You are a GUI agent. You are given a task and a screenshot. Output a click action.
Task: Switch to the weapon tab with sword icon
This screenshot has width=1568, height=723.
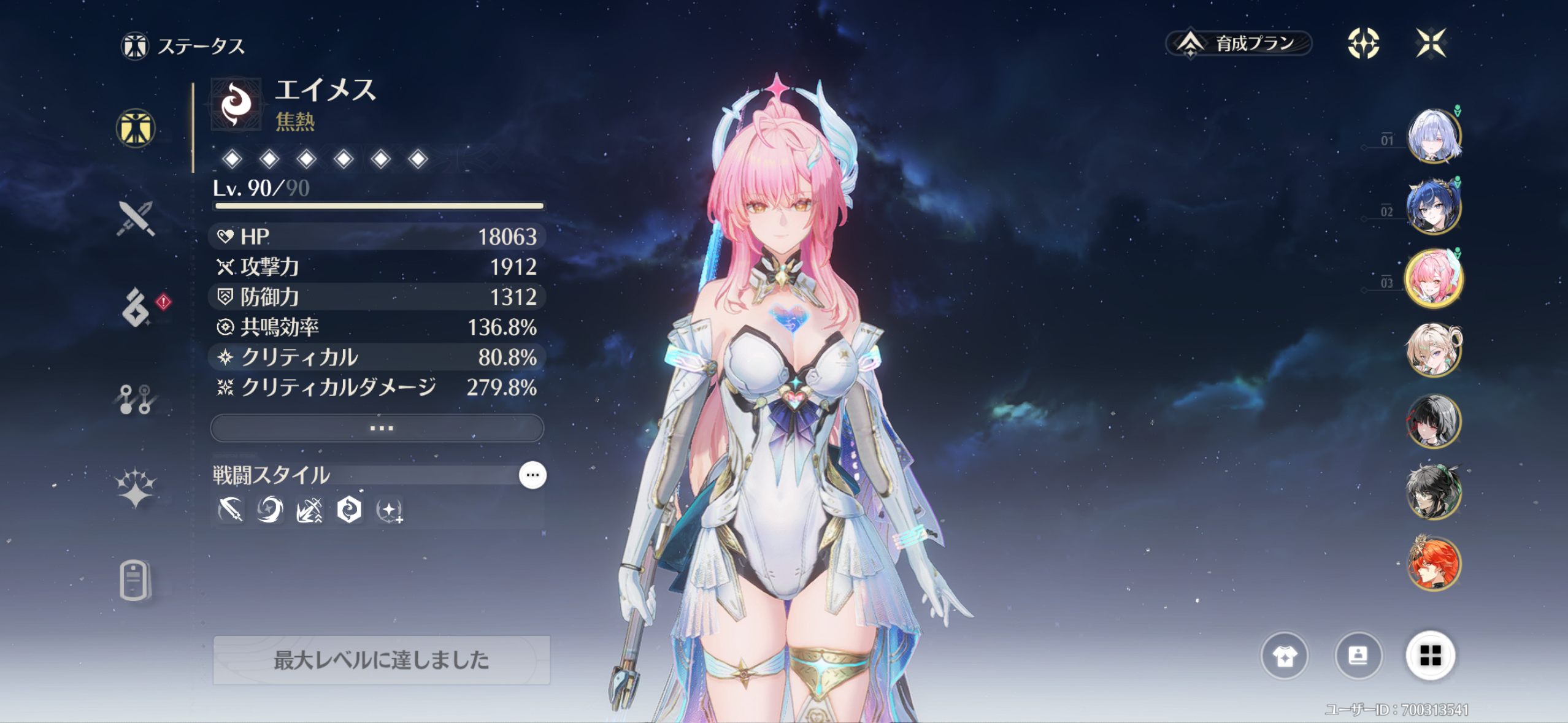(x=136, y=218)
